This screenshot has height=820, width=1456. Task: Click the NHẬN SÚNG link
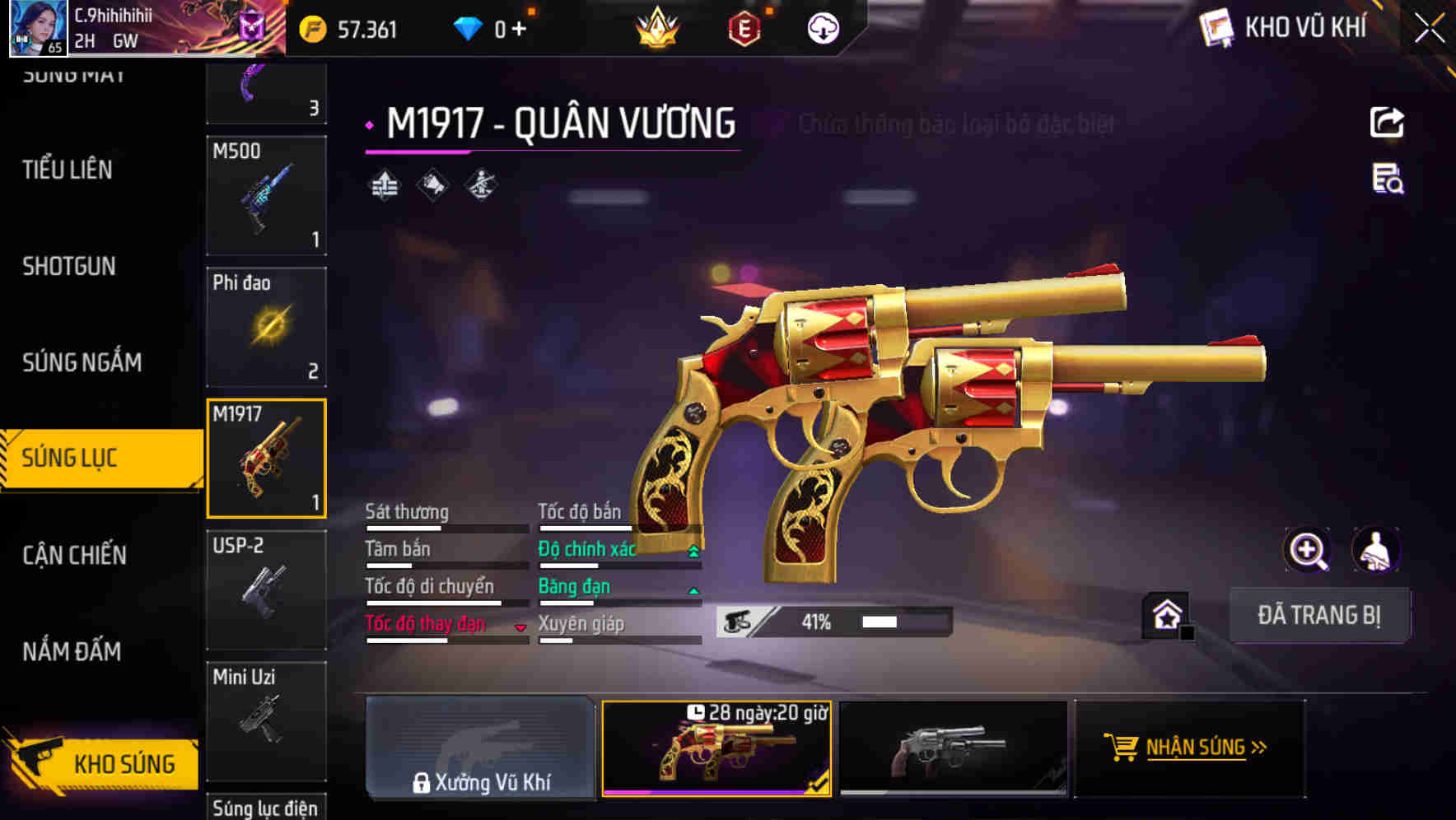coord(1198,748)
